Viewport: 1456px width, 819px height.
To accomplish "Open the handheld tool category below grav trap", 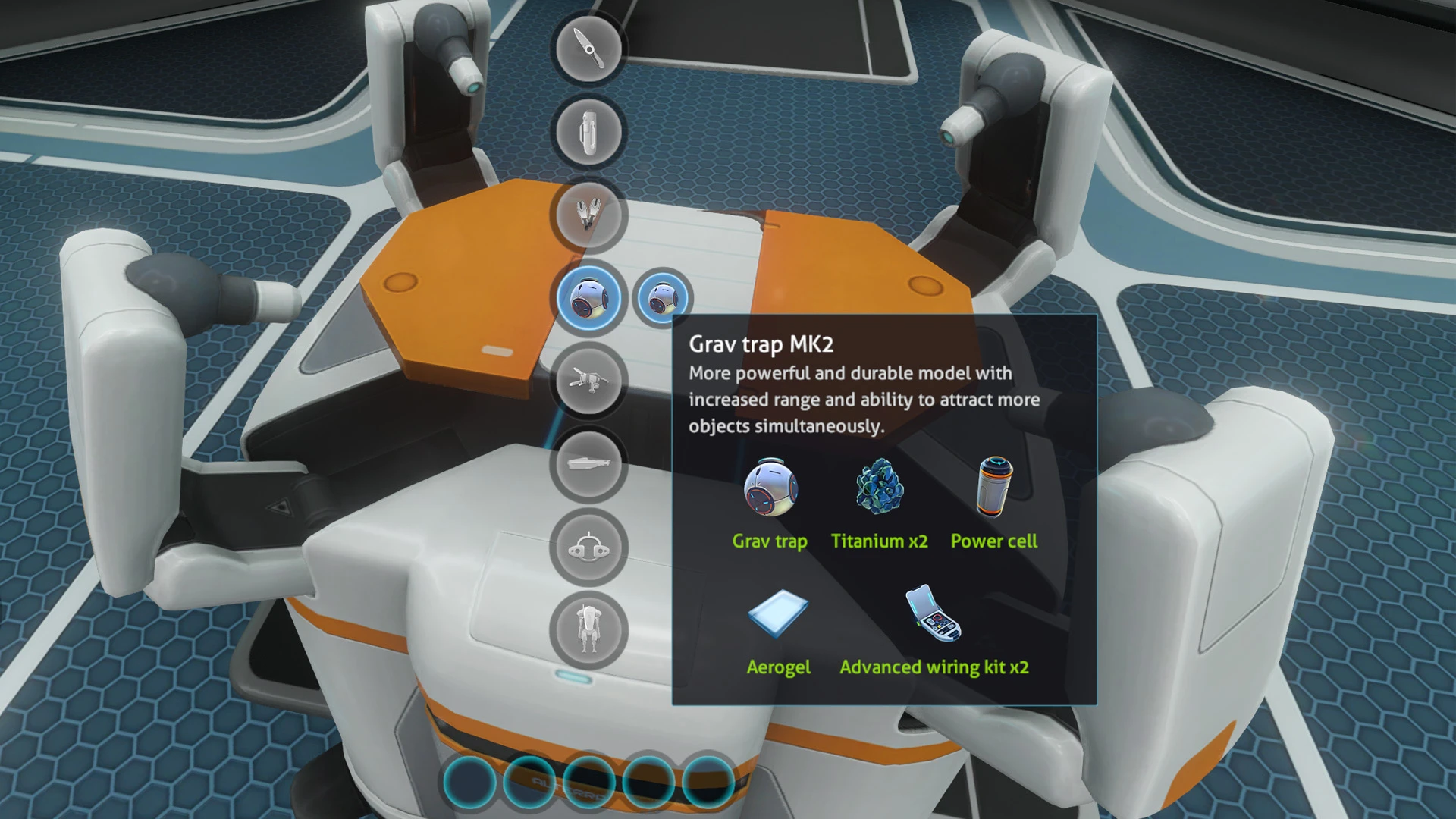I will pyautogui.click(x=588, y=380).
